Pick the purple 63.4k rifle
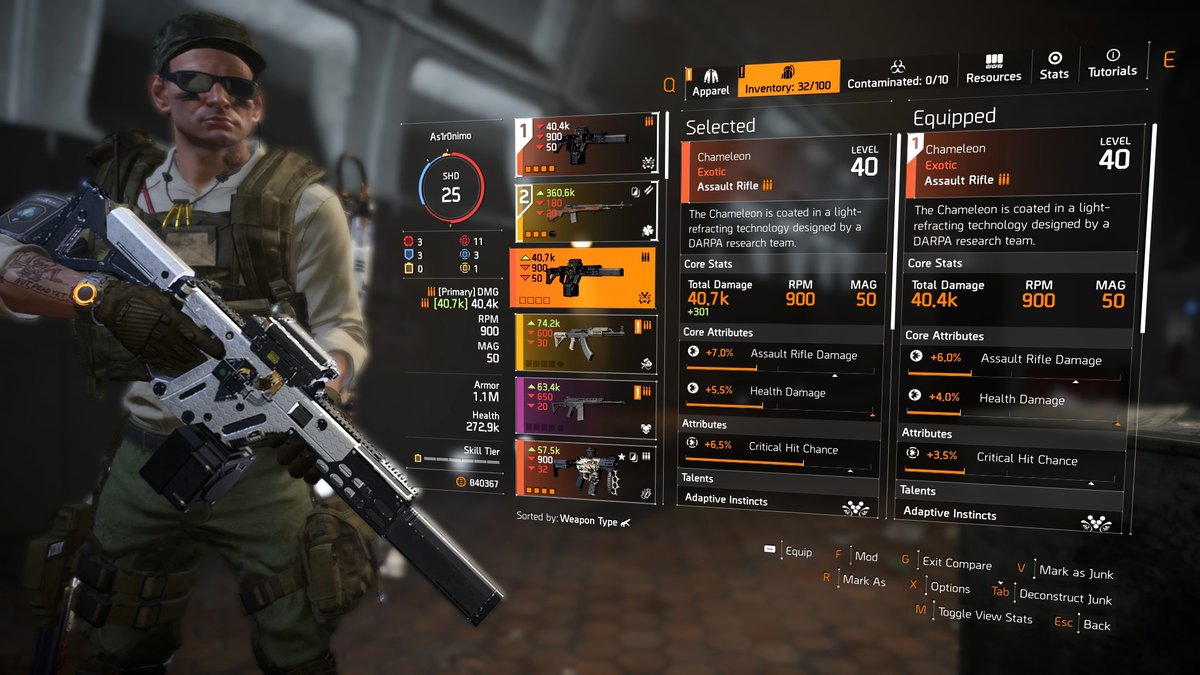 (585, 407)
